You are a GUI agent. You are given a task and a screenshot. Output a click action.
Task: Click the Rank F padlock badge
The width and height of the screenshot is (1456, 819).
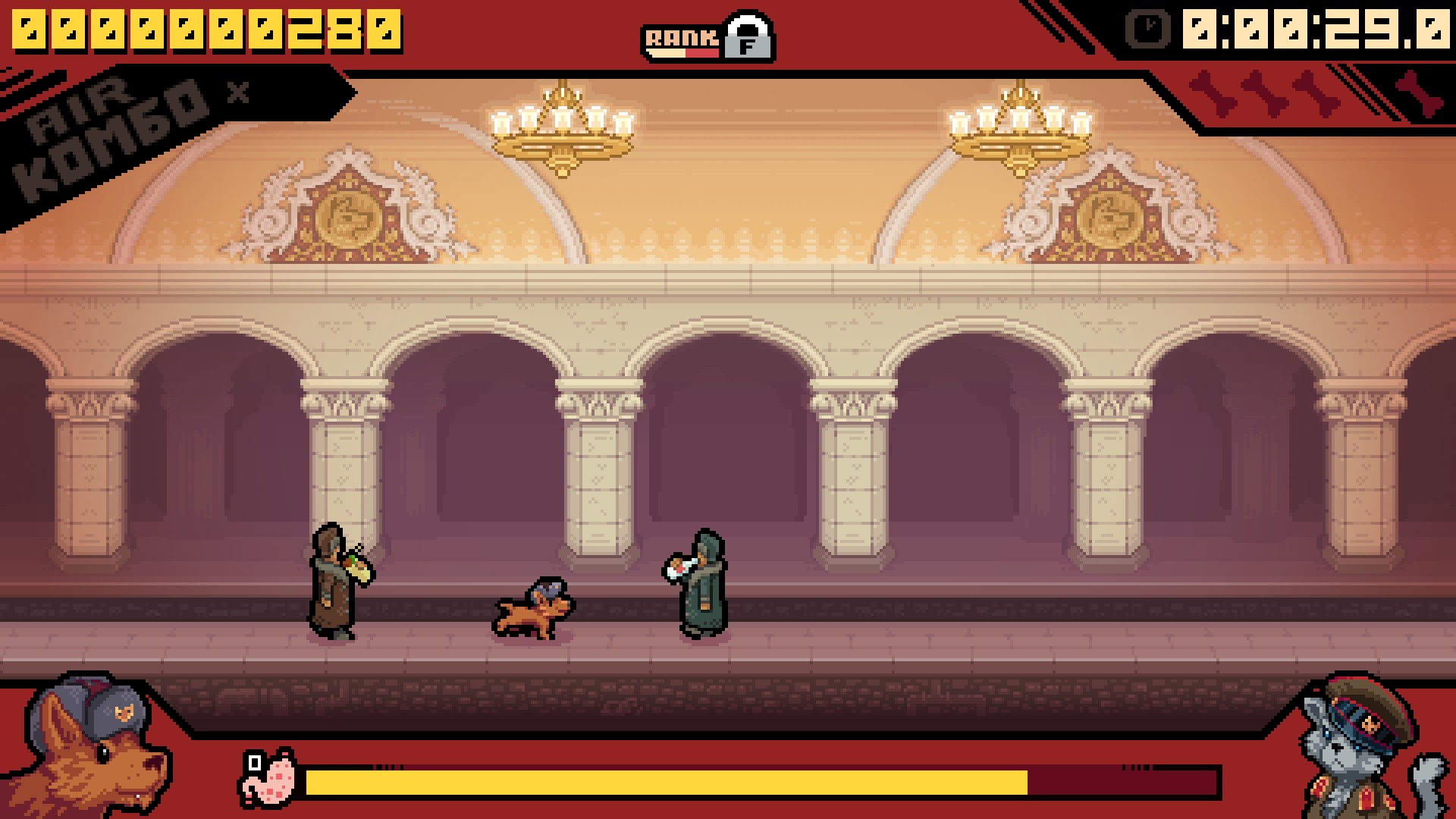(x=748, y=37)
